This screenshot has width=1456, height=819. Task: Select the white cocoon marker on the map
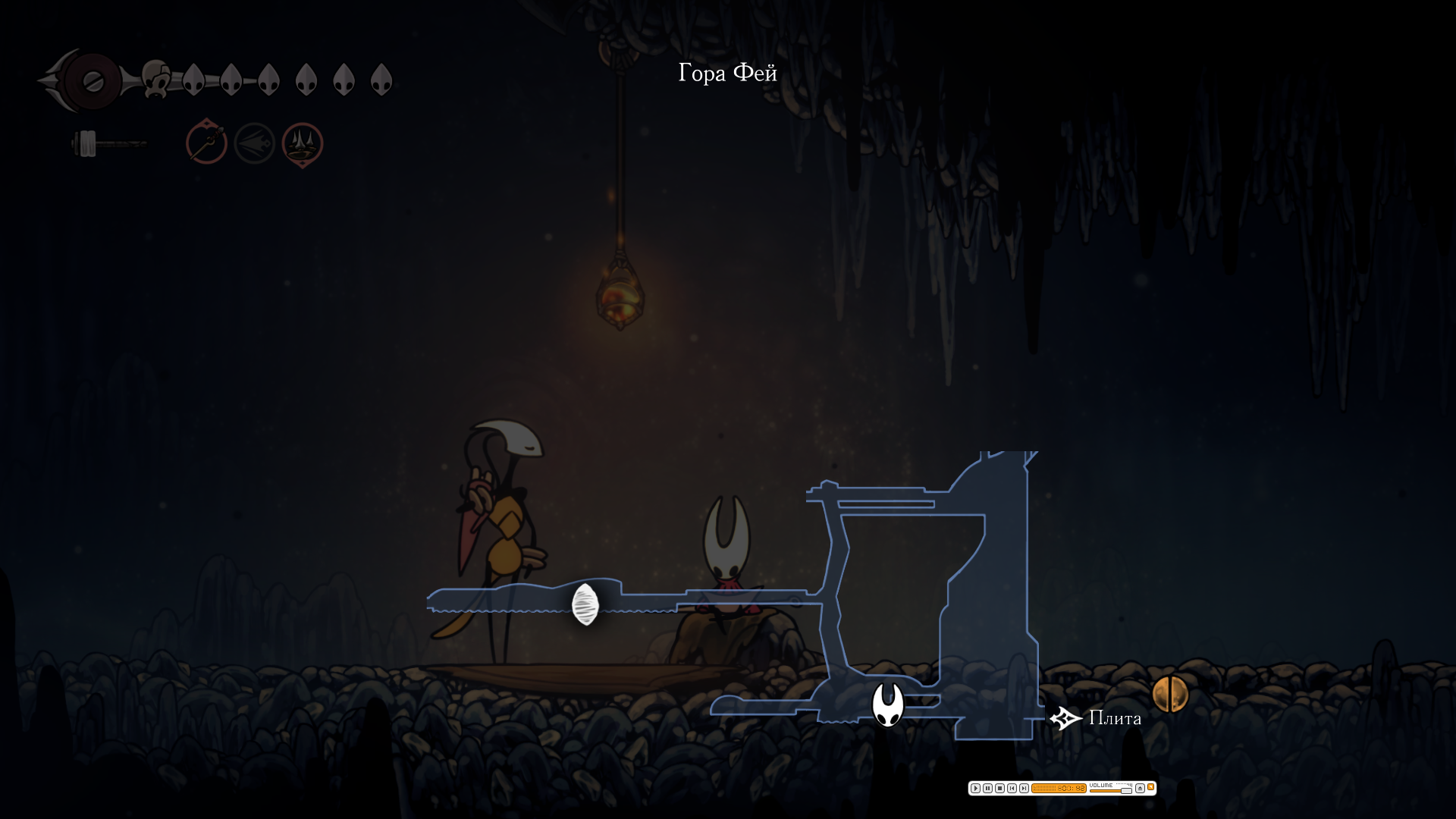(x=585, y=604)
